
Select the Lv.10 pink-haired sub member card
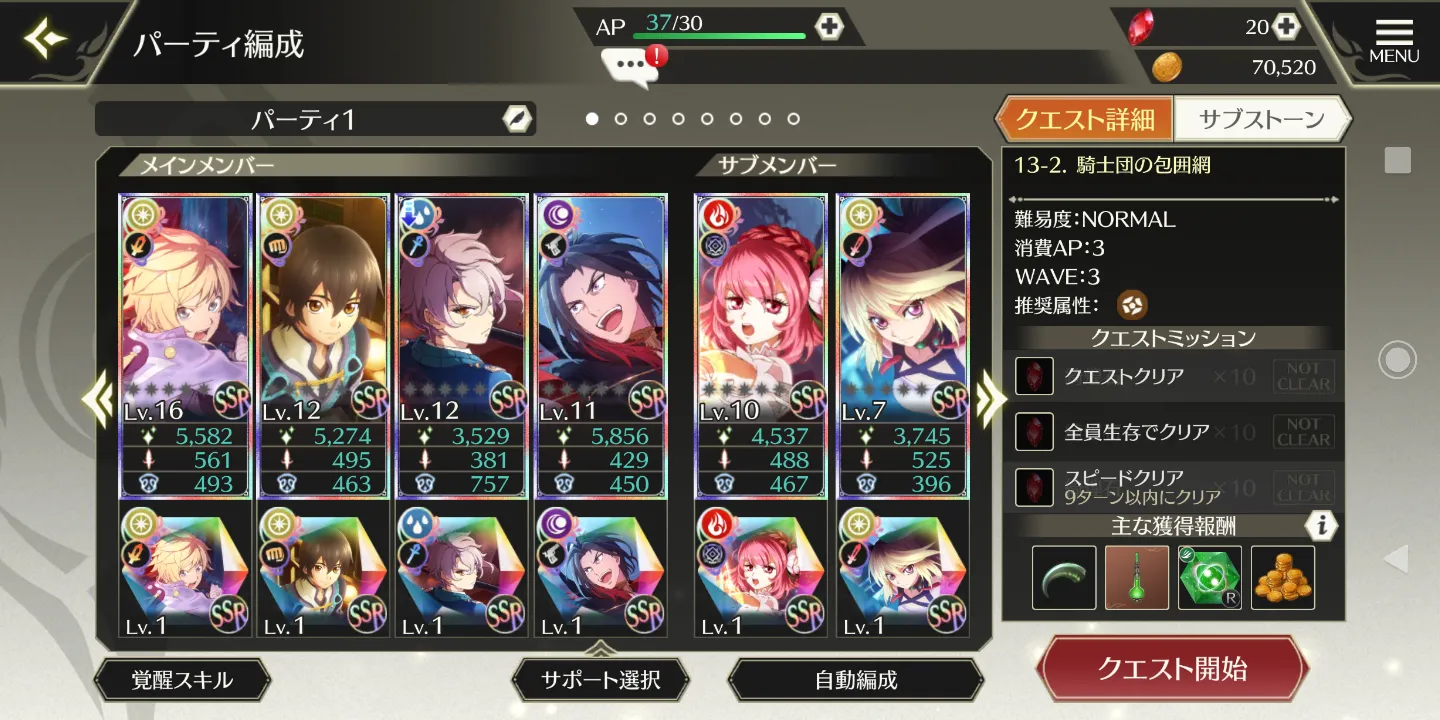point(761,345)
